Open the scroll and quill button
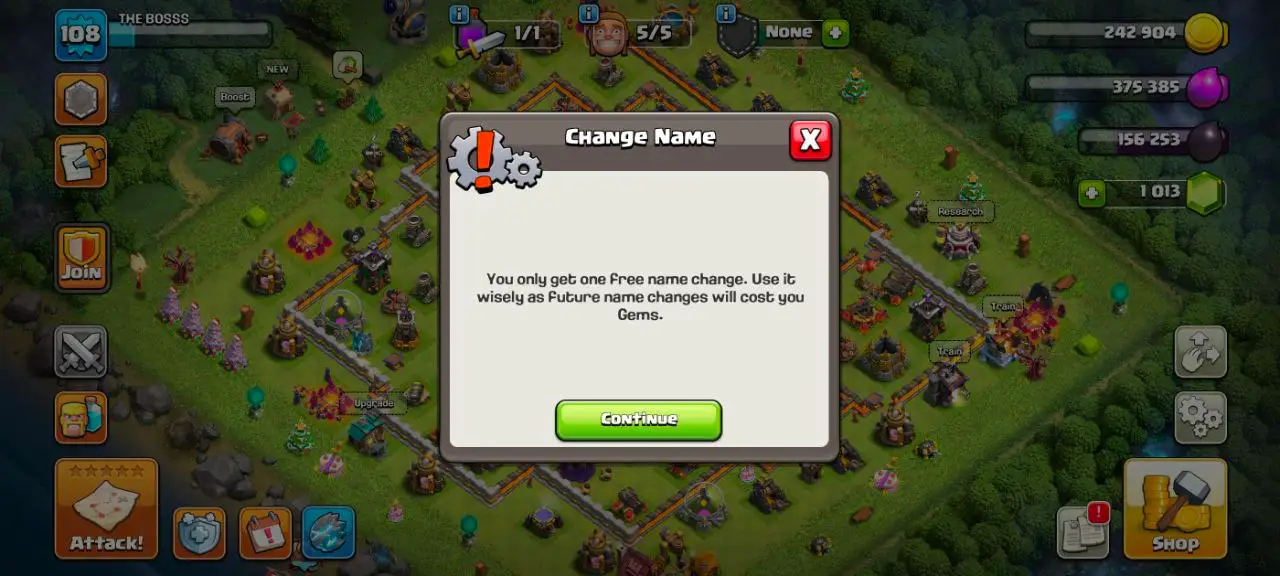The width and height of the screenshot is (1280, 576). click(81, 162)
